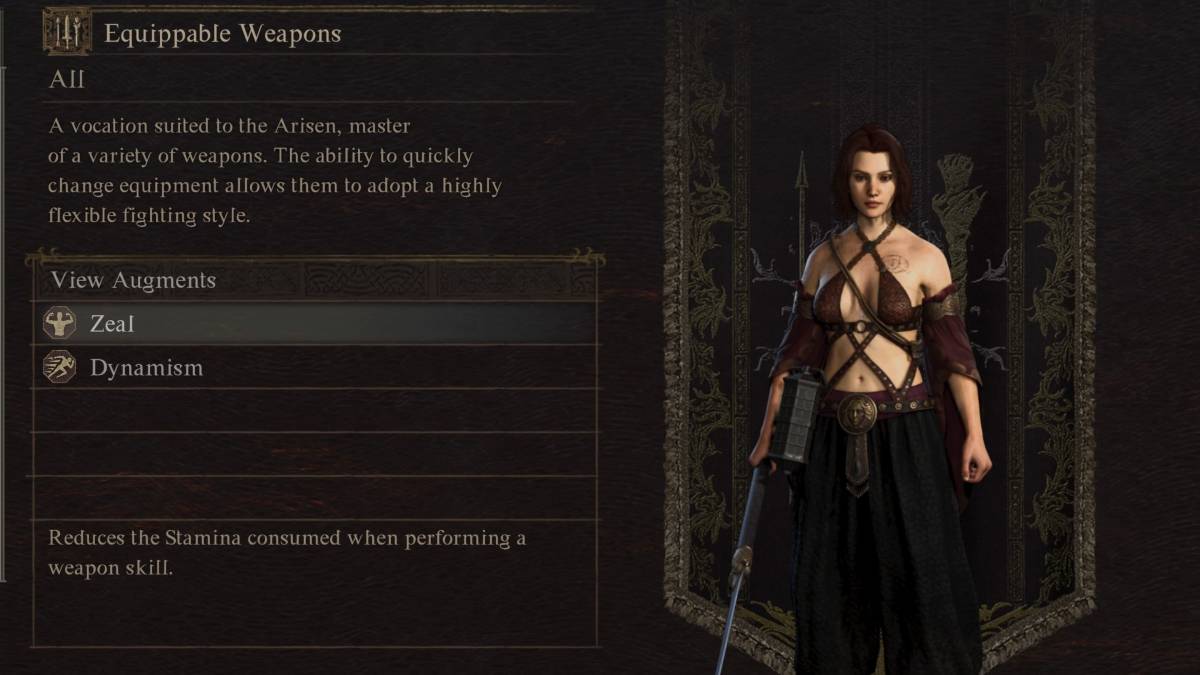Select the Zeal augment row

315,323
